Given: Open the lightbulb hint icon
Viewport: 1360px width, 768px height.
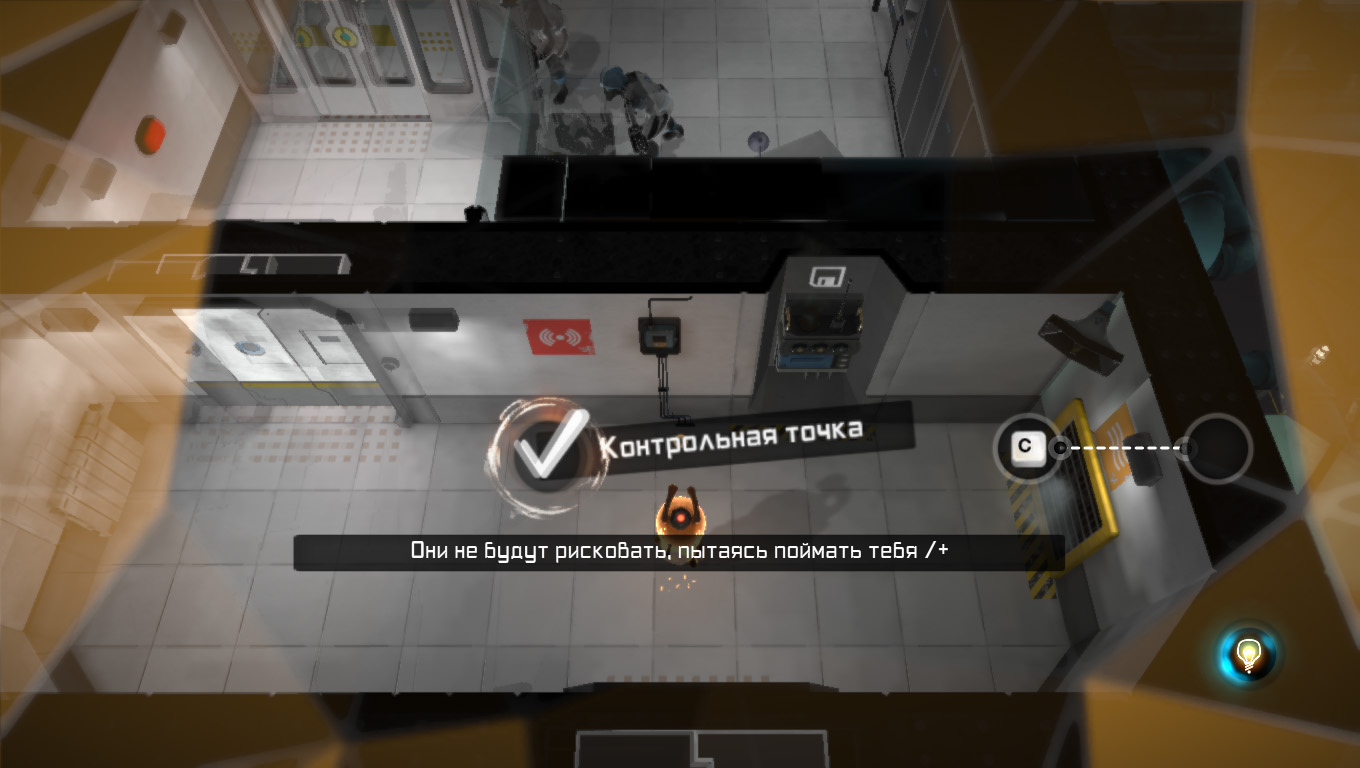Looking at the screenshot, I should (x=1248, y=655).
